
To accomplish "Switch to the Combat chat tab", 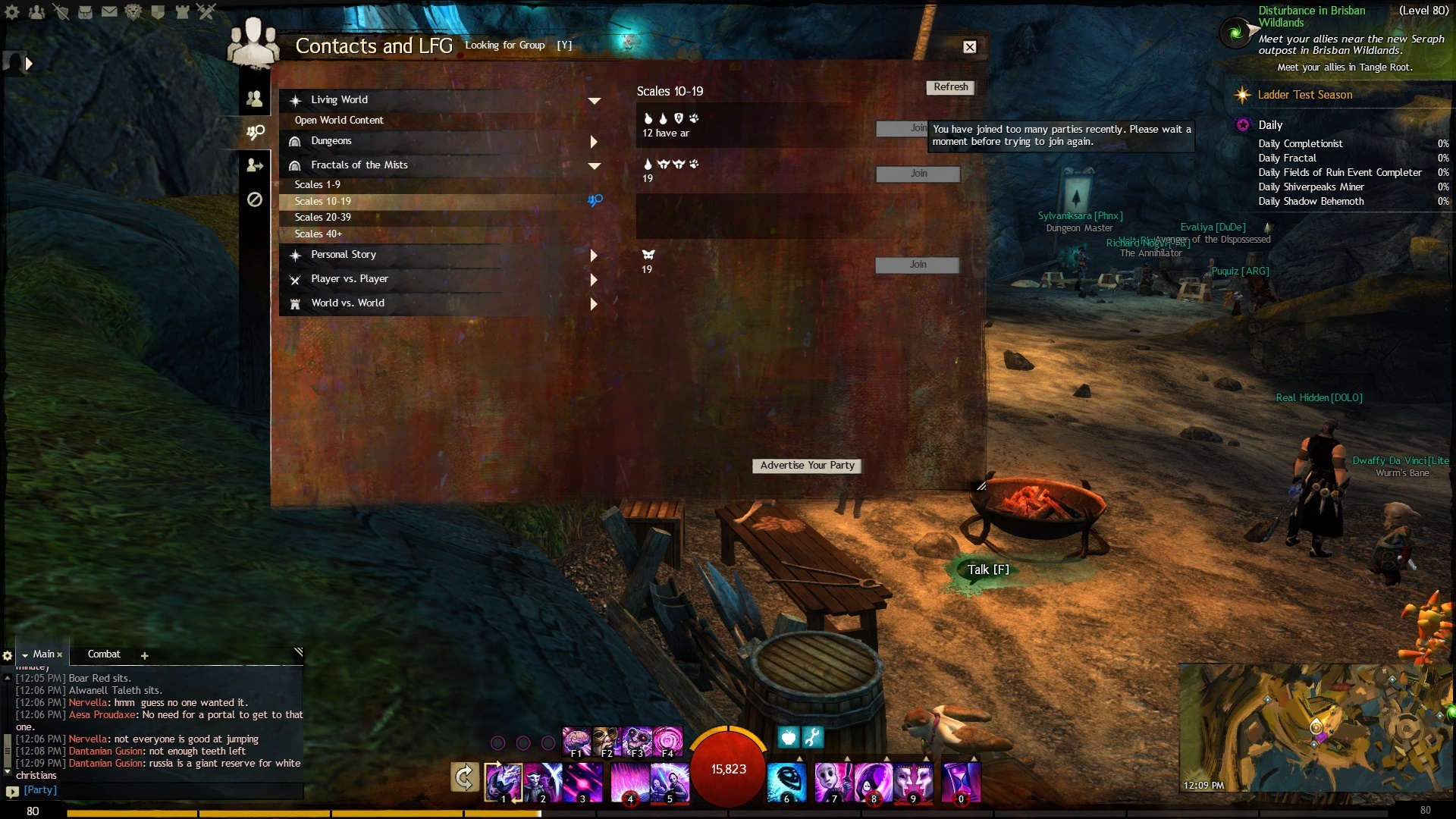I will [x=104, y=654].
